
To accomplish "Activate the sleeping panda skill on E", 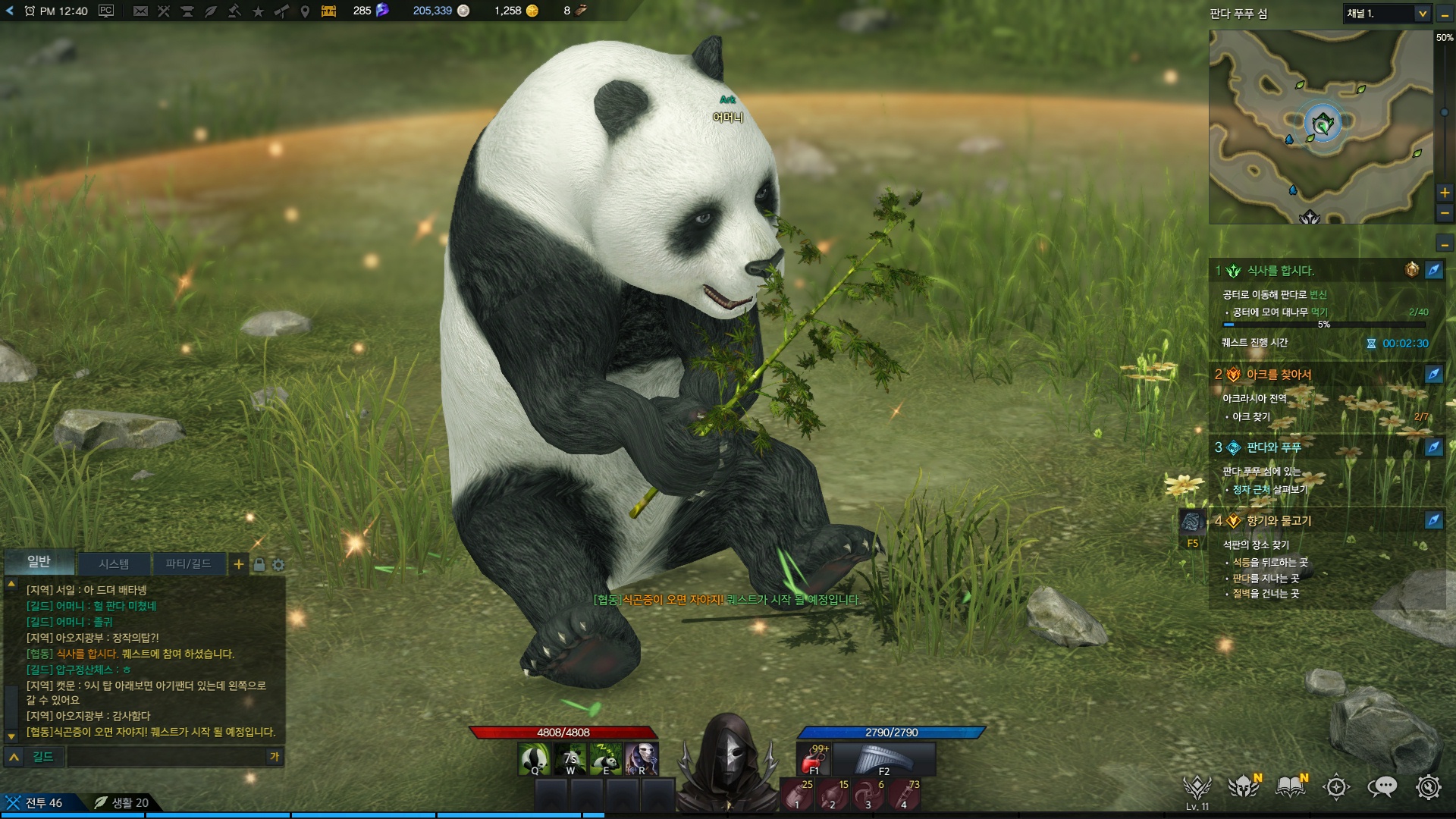I will 606,758.
